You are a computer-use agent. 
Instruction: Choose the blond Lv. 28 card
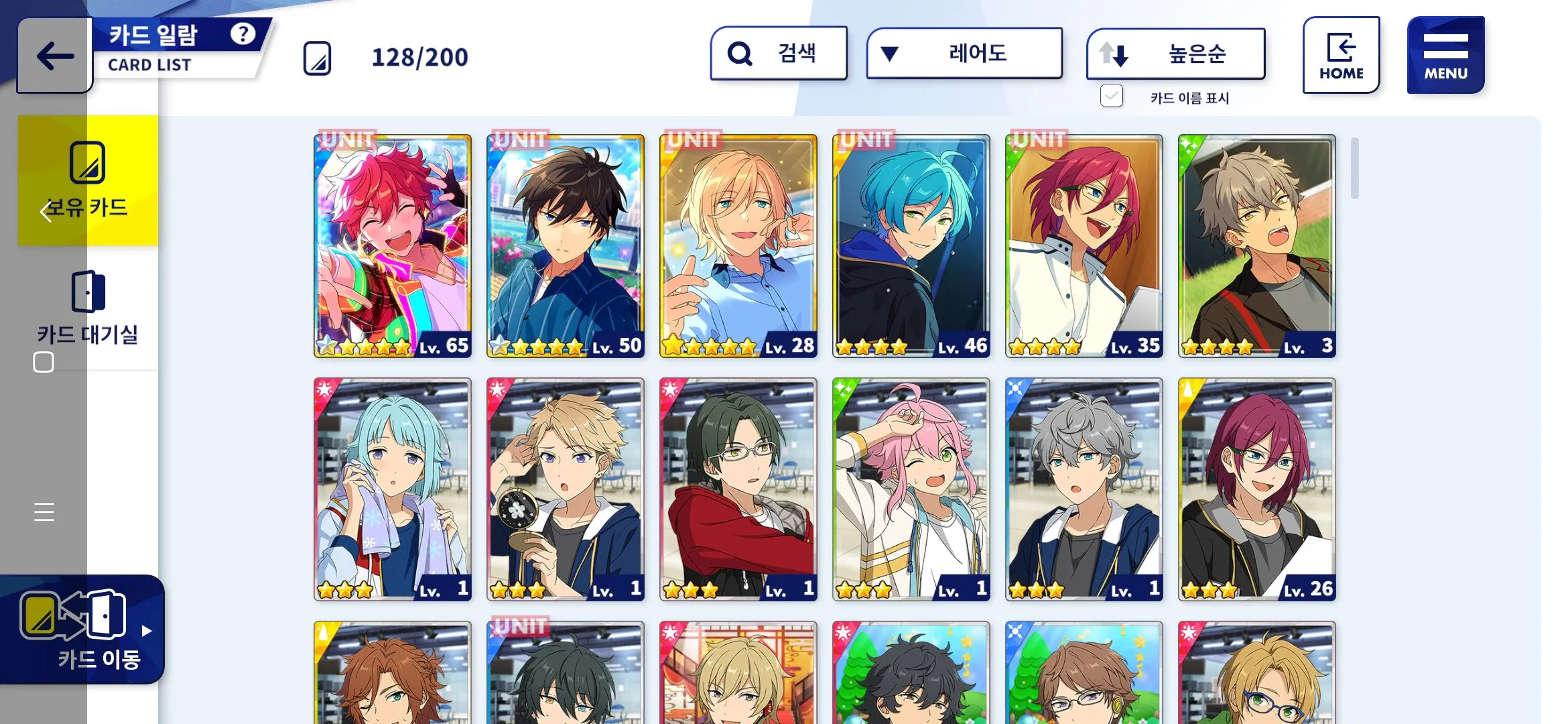(738, 246)
